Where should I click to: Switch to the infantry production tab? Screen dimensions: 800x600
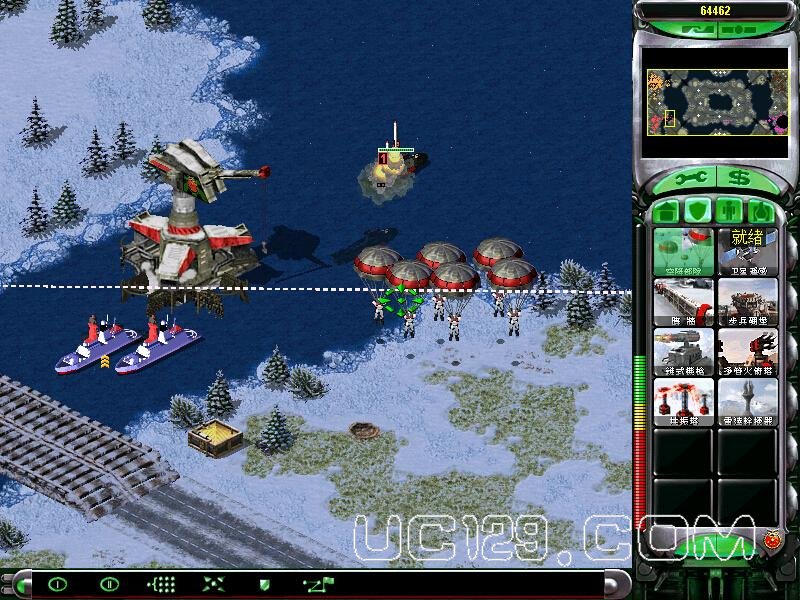[731, 211]
